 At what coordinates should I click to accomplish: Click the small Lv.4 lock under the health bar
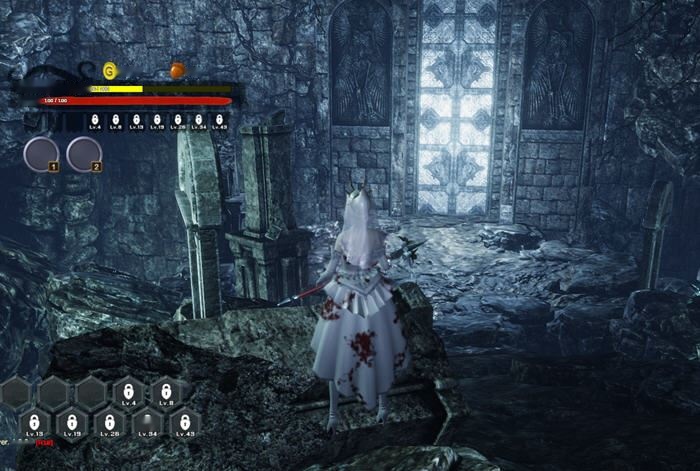95,121
